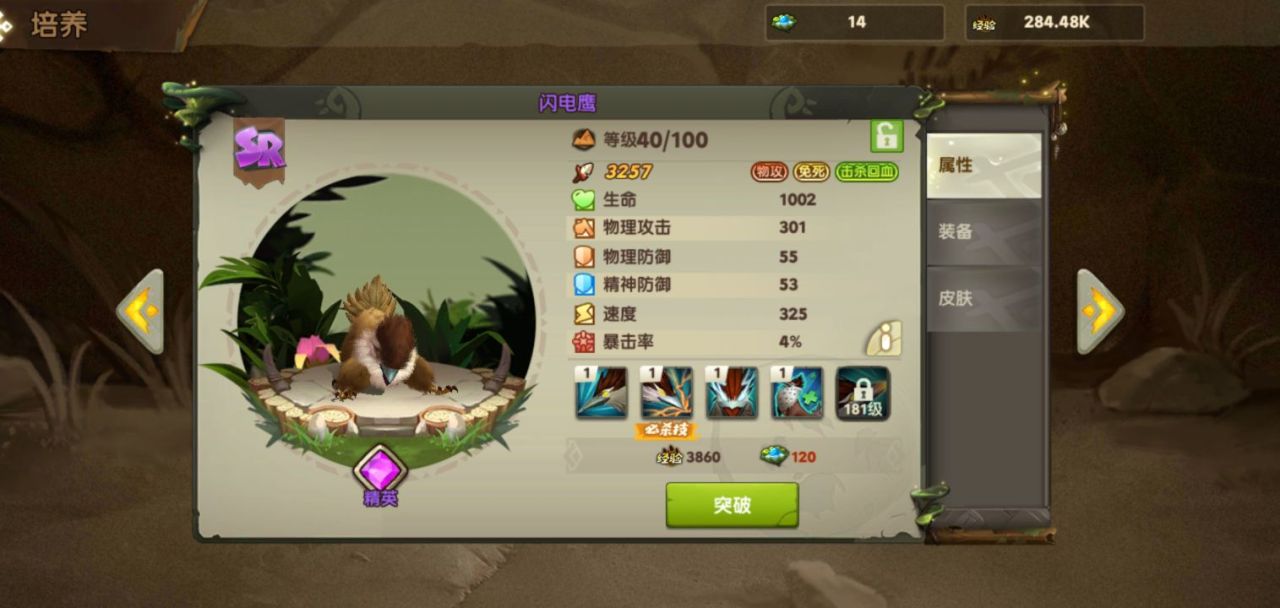Open the 装备 equipment tab
Image resolution: width=1280 pixels, height=608 pixels.
click(x=984, y=232)
